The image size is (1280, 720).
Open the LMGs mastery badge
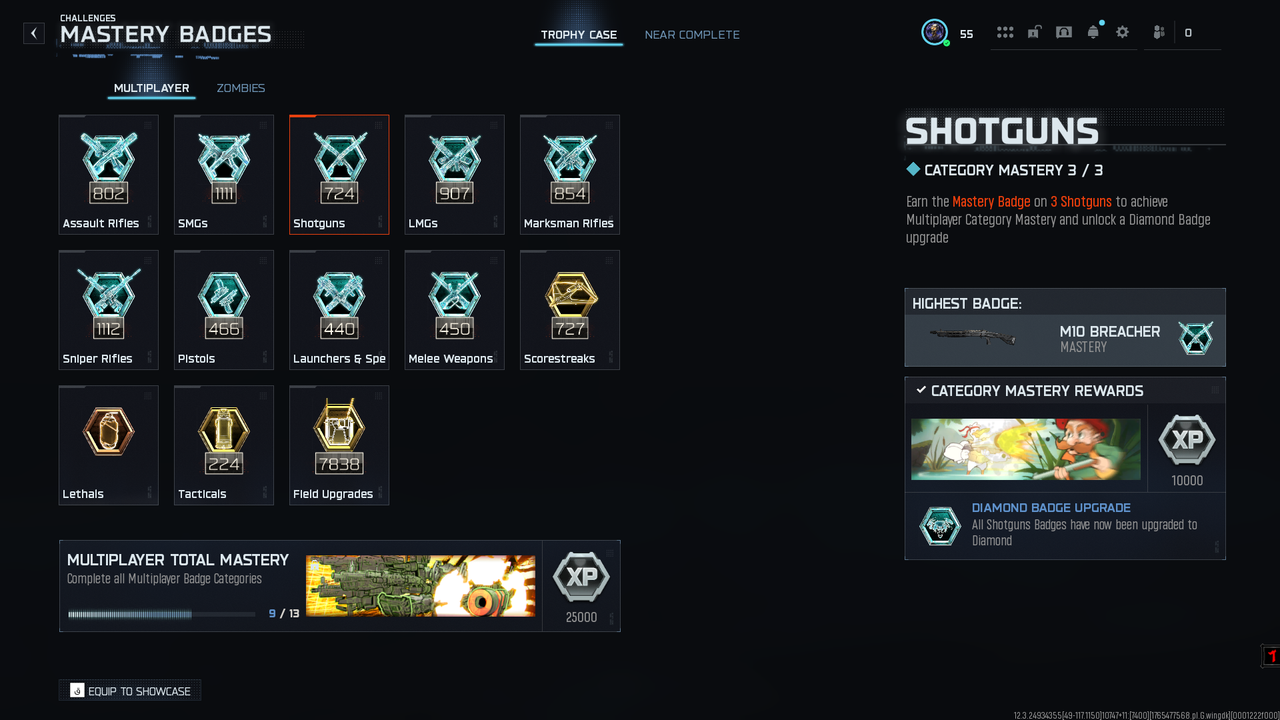pos(454,174)
